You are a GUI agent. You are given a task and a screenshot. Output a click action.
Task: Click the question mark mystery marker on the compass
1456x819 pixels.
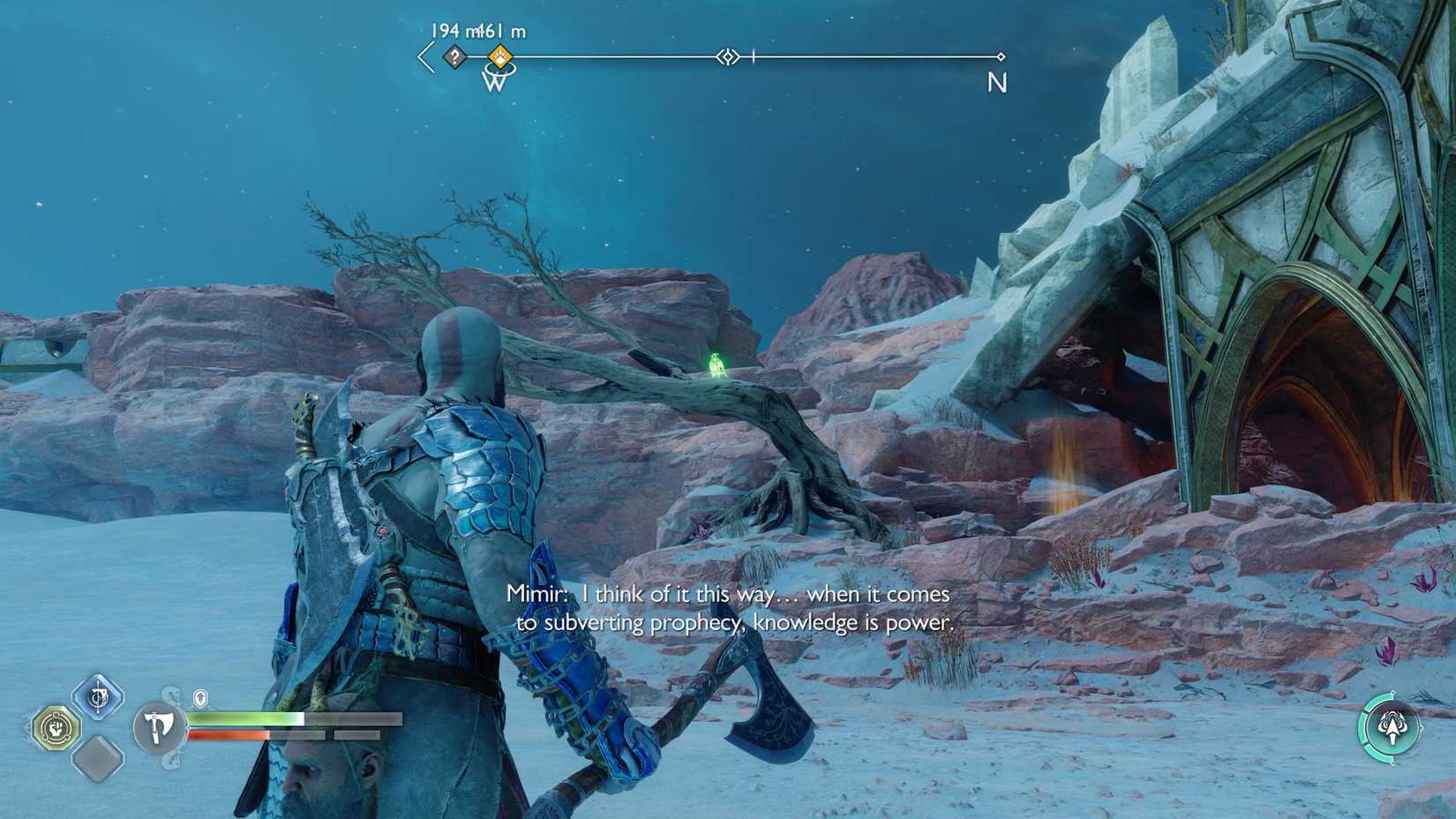(454, 56)
